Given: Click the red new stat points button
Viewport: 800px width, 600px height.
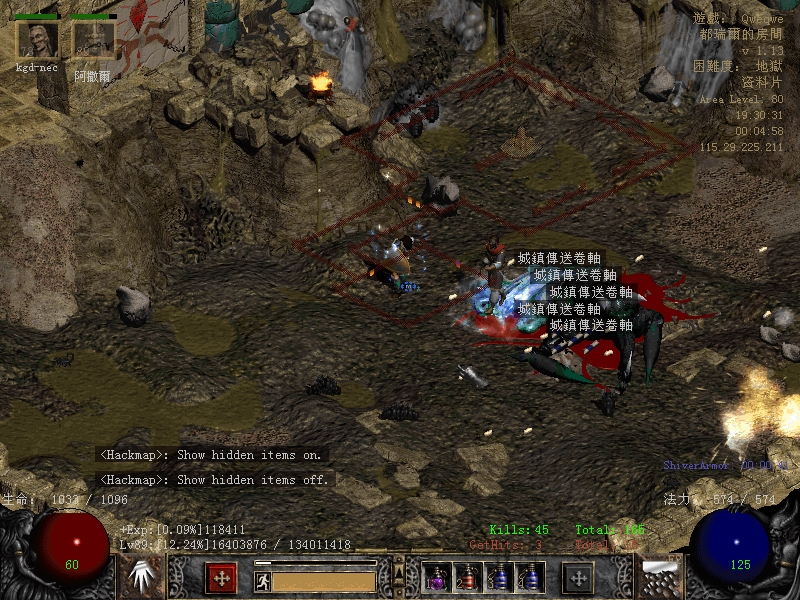Looking at the screenshot, I should [221, 577].
